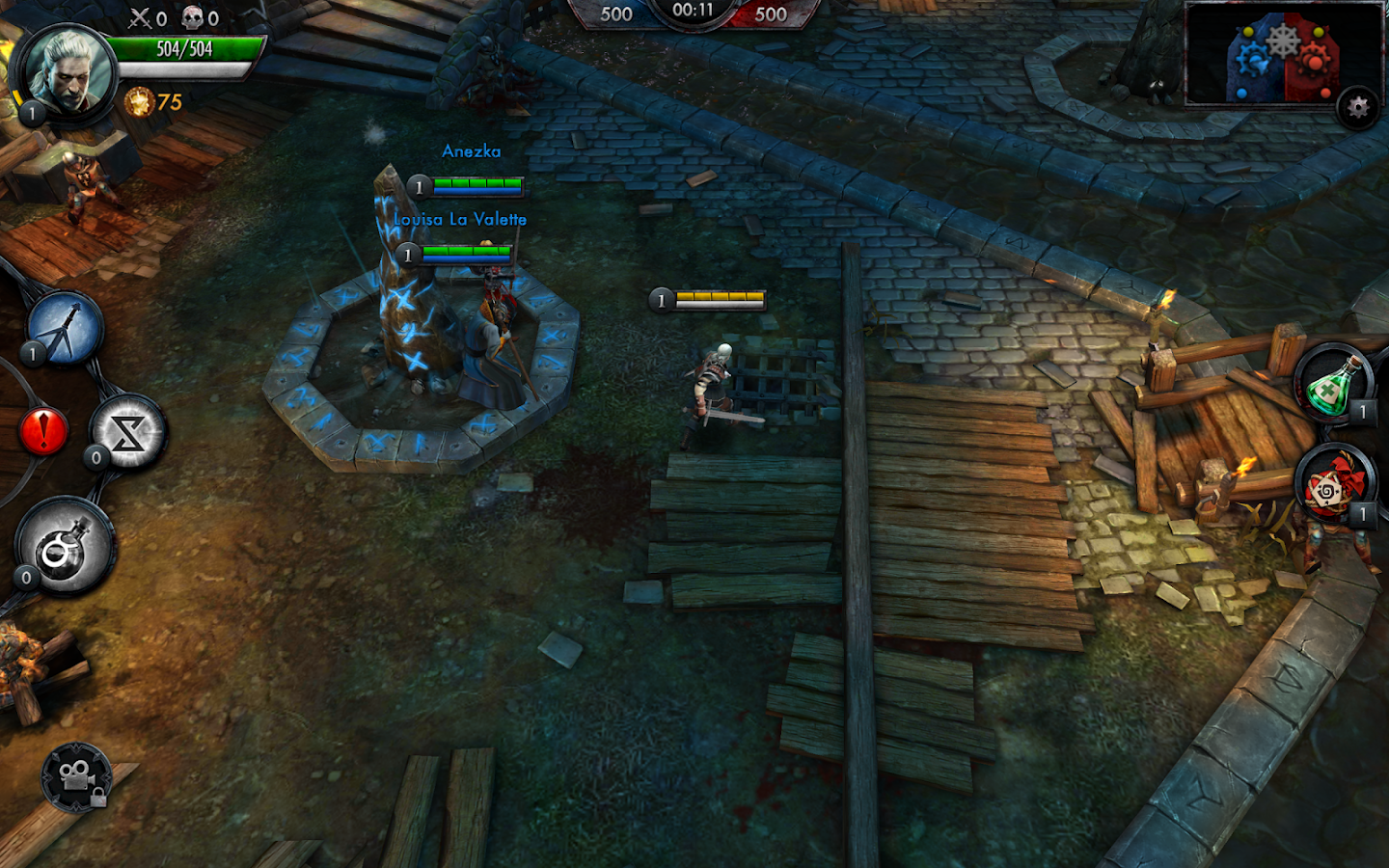Activate the hourglass rune sign ability
The image size is (1389, 868).
point(128,433)
